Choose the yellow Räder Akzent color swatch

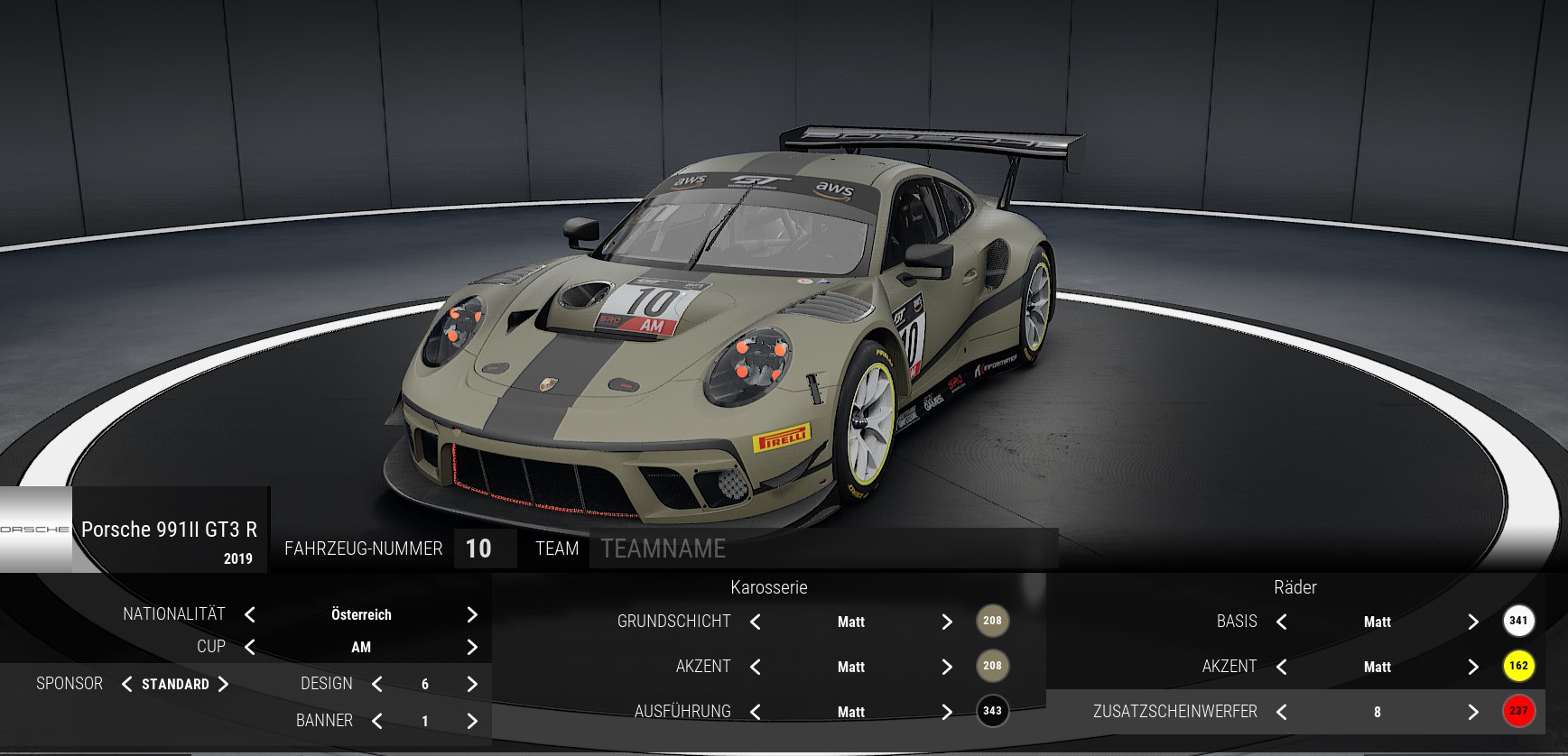[x=1518, y=666]
